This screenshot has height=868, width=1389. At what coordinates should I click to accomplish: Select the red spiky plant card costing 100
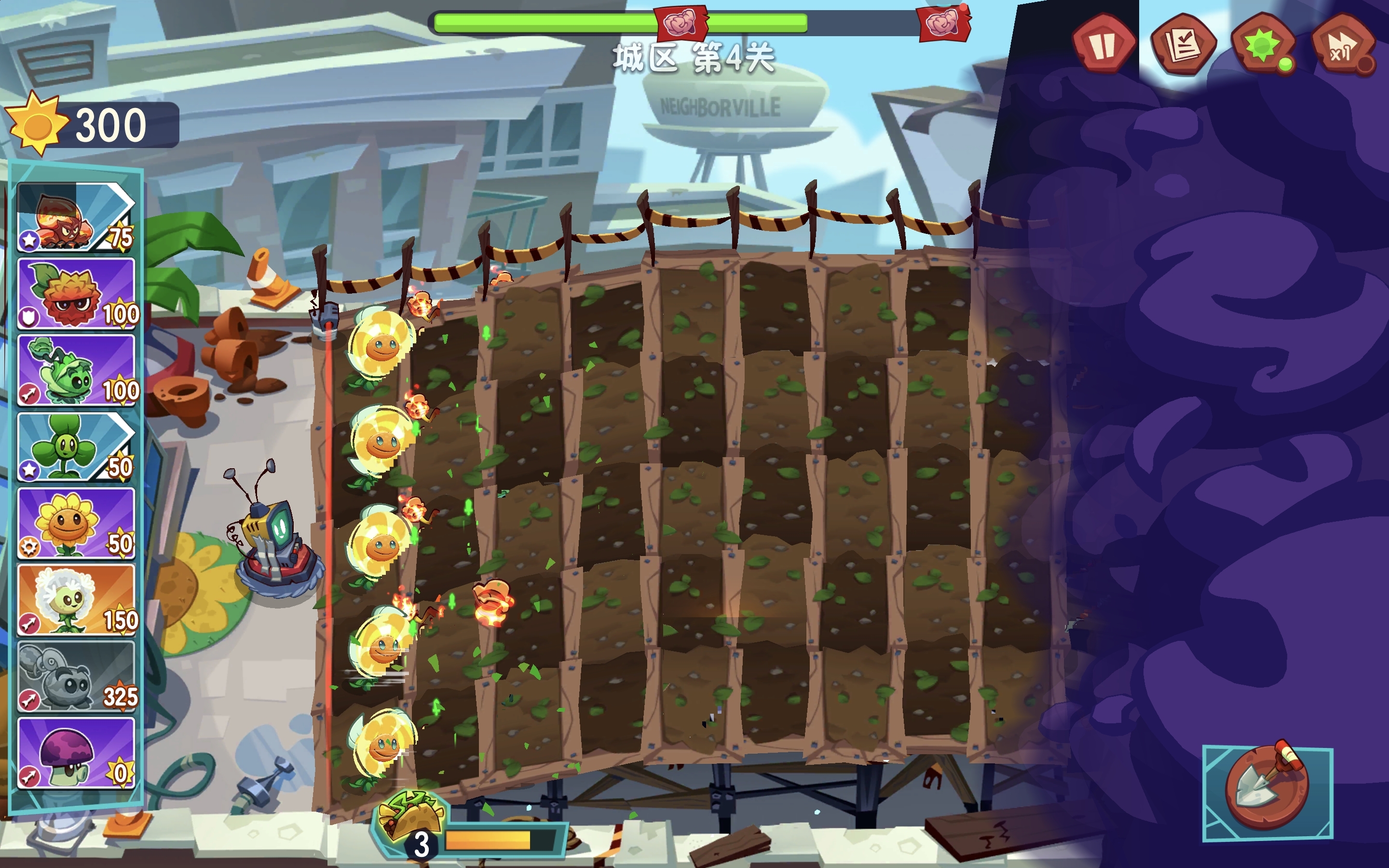click(76, 293)
